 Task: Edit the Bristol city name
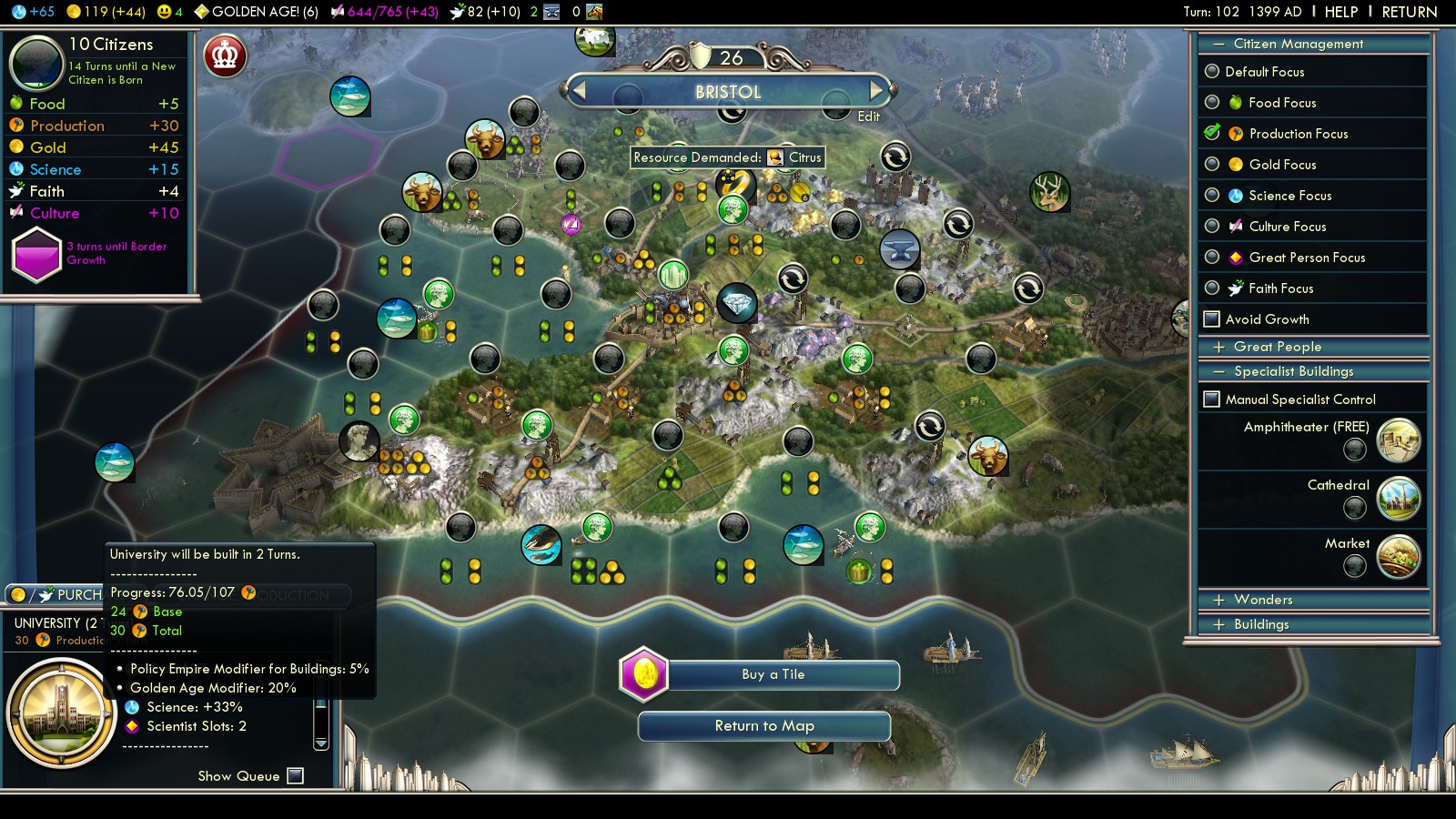click(868, 116)
